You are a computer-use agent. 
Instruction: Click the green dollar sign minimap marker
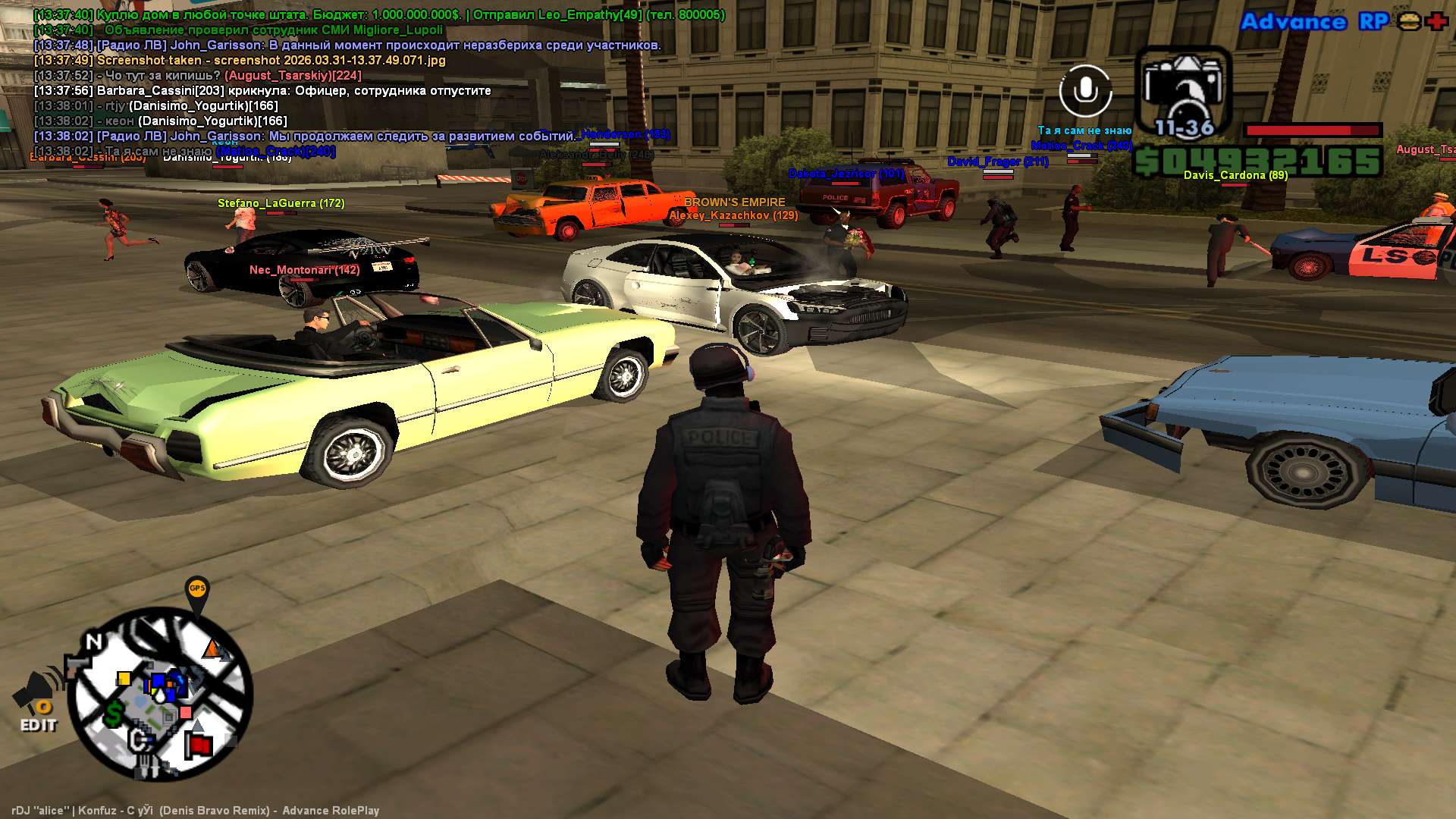coord(114,713)
